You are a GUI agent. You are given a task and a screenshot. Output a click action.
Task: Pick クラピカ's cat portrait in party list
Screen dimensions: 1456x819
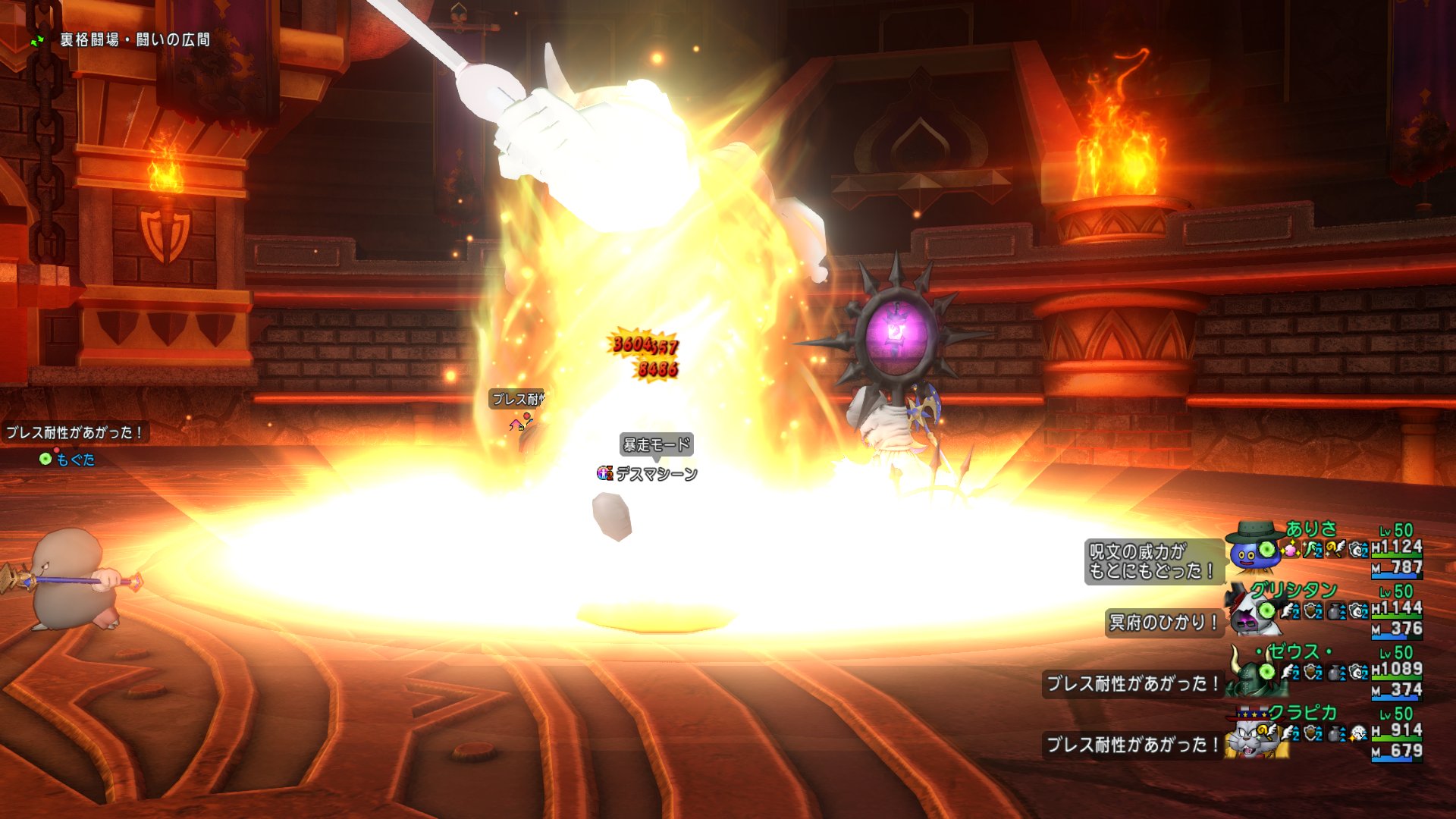point(1248,734)
